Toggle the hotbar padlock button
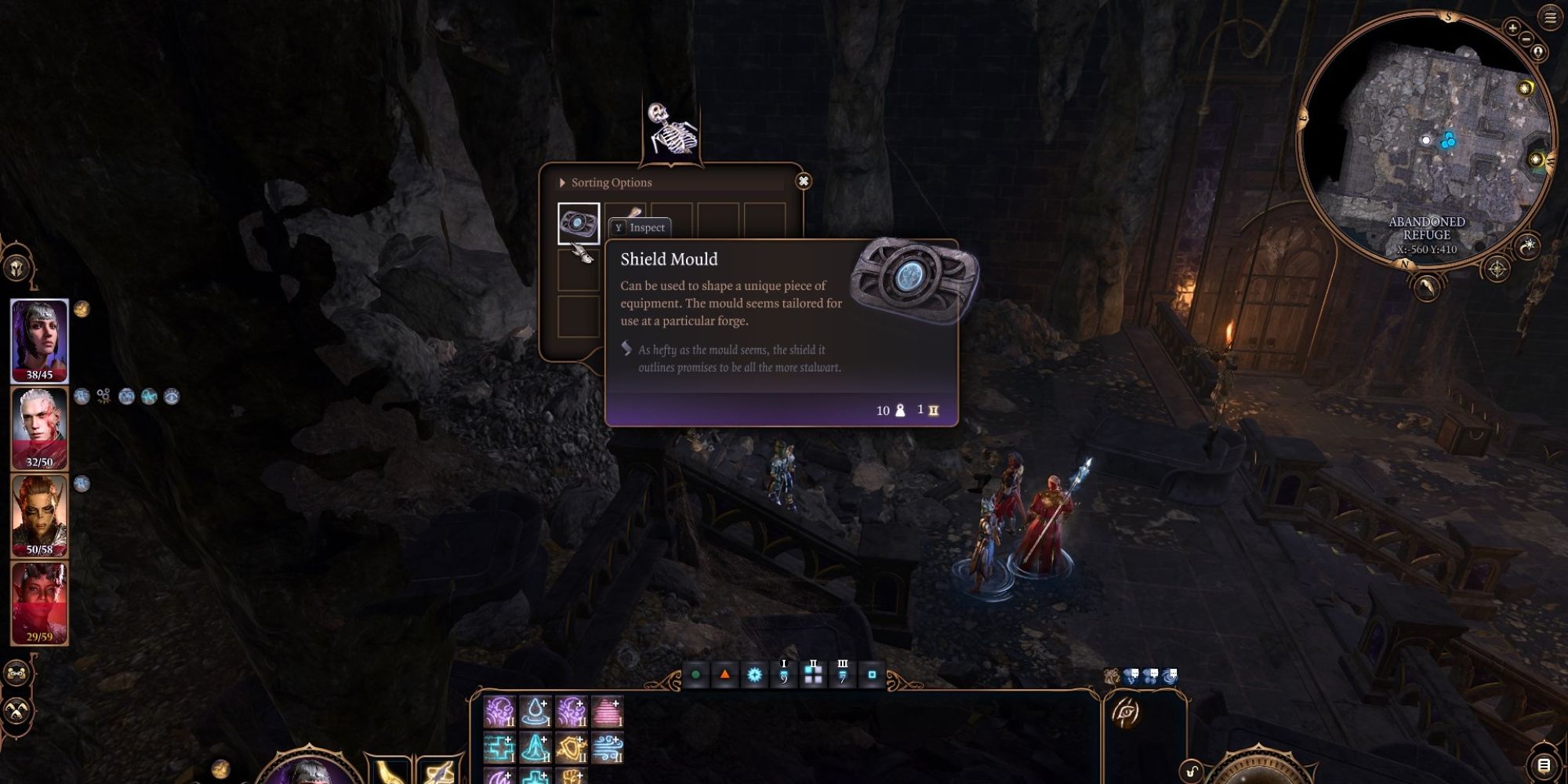This screenshot has height=784, width=1568. 1191,771
